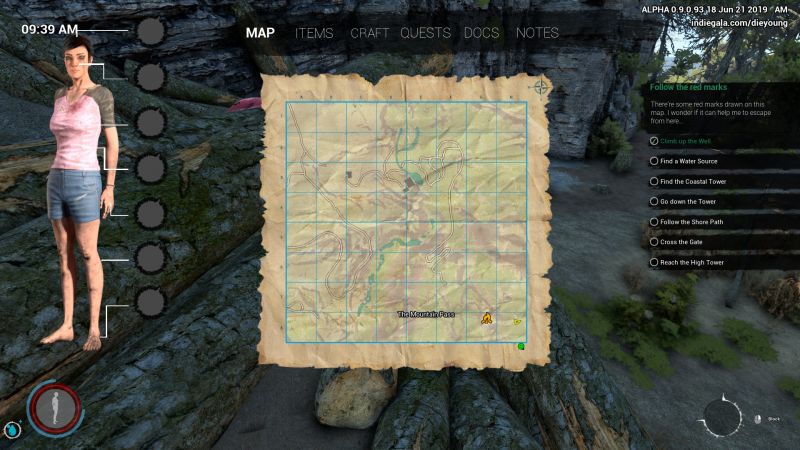This screenshot has width=800, height=450.
Task: Pick the Go down the Tower objective
Action: [688, 201]
